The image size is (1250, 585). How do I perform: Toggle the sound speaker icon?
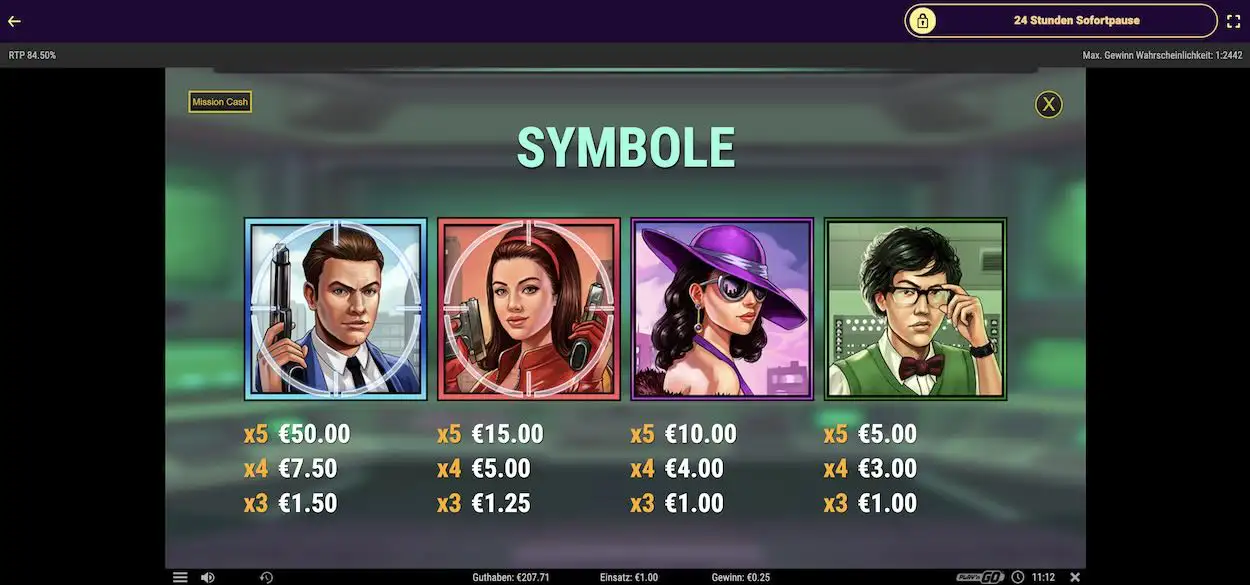click(207, 577)
